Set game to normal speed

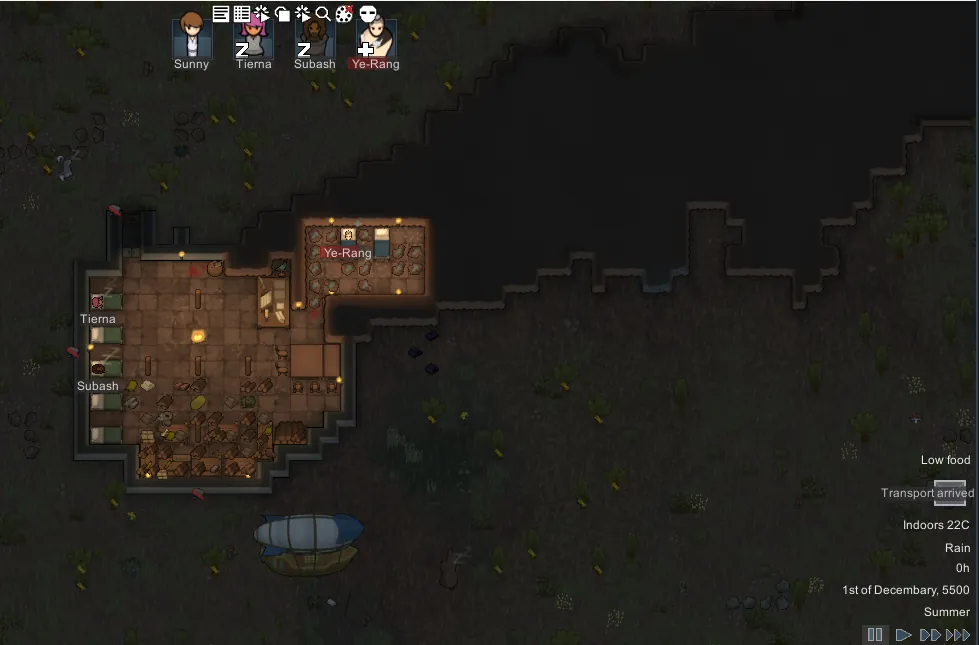tap(903, 634)
